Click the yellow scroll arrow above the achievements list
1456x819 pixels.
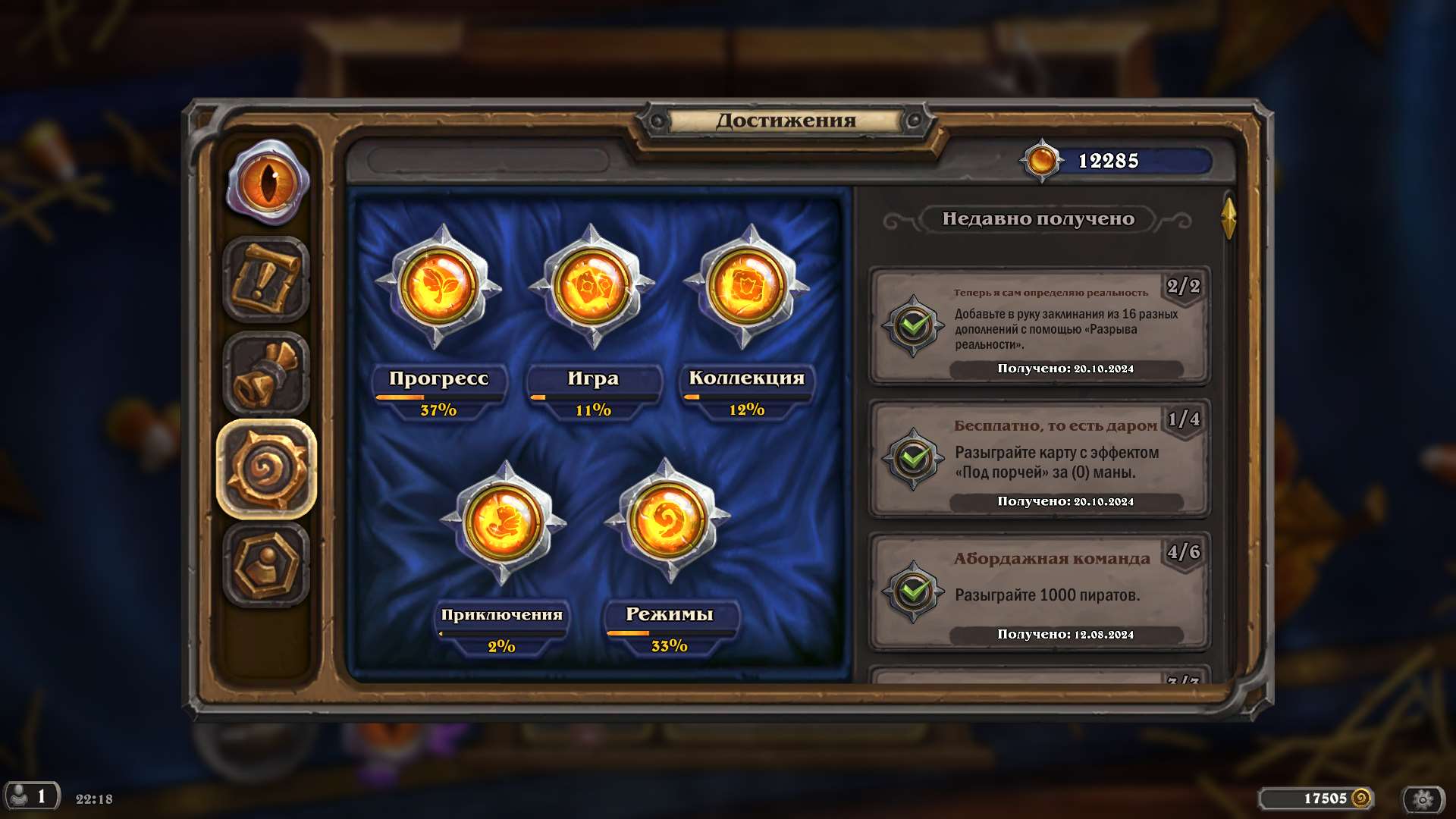click(x=1230, y=219)
